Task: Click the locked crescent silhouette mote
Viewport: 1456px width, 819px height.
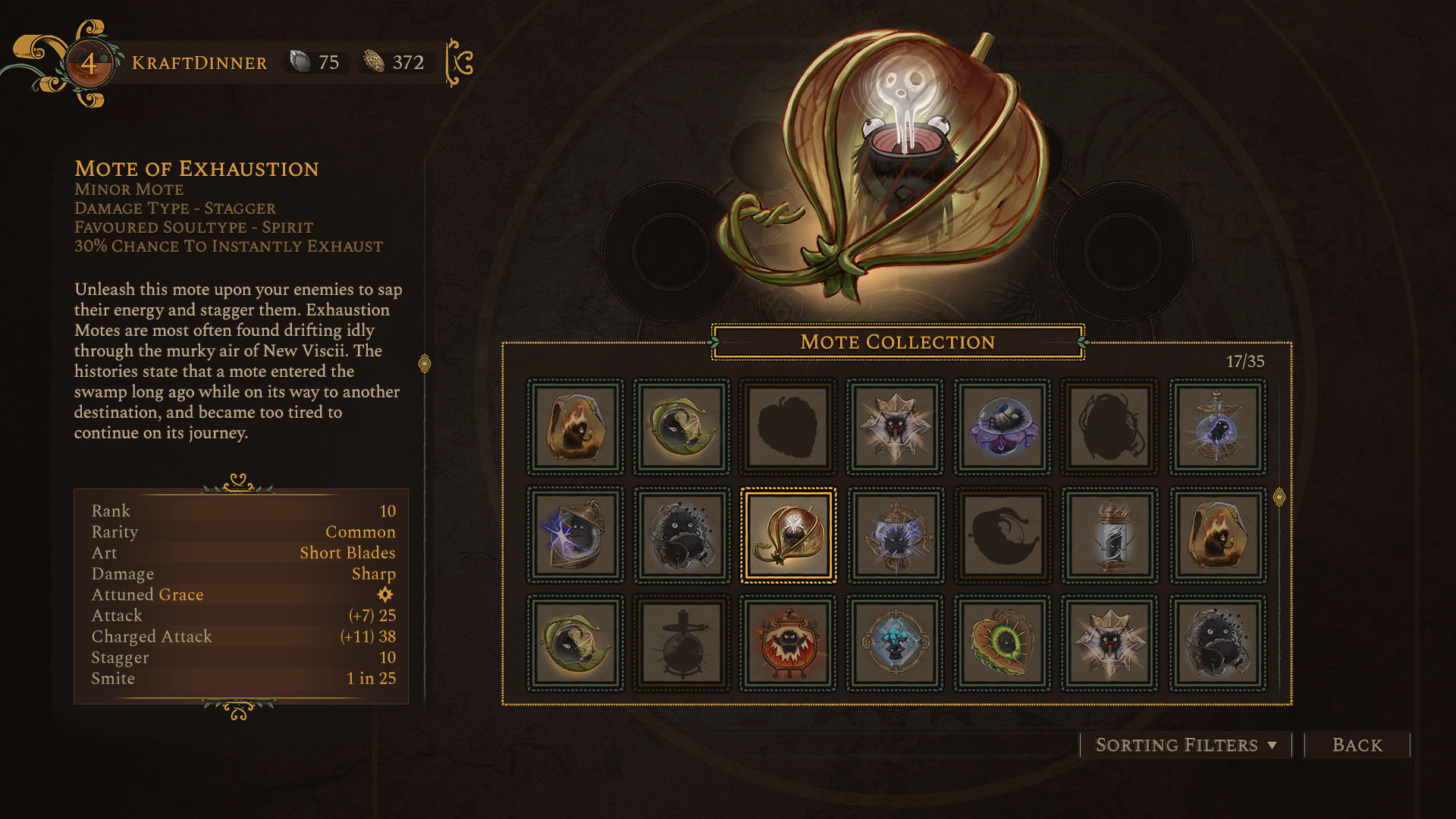Action: pyautogui.click(x=1003, y=535)
